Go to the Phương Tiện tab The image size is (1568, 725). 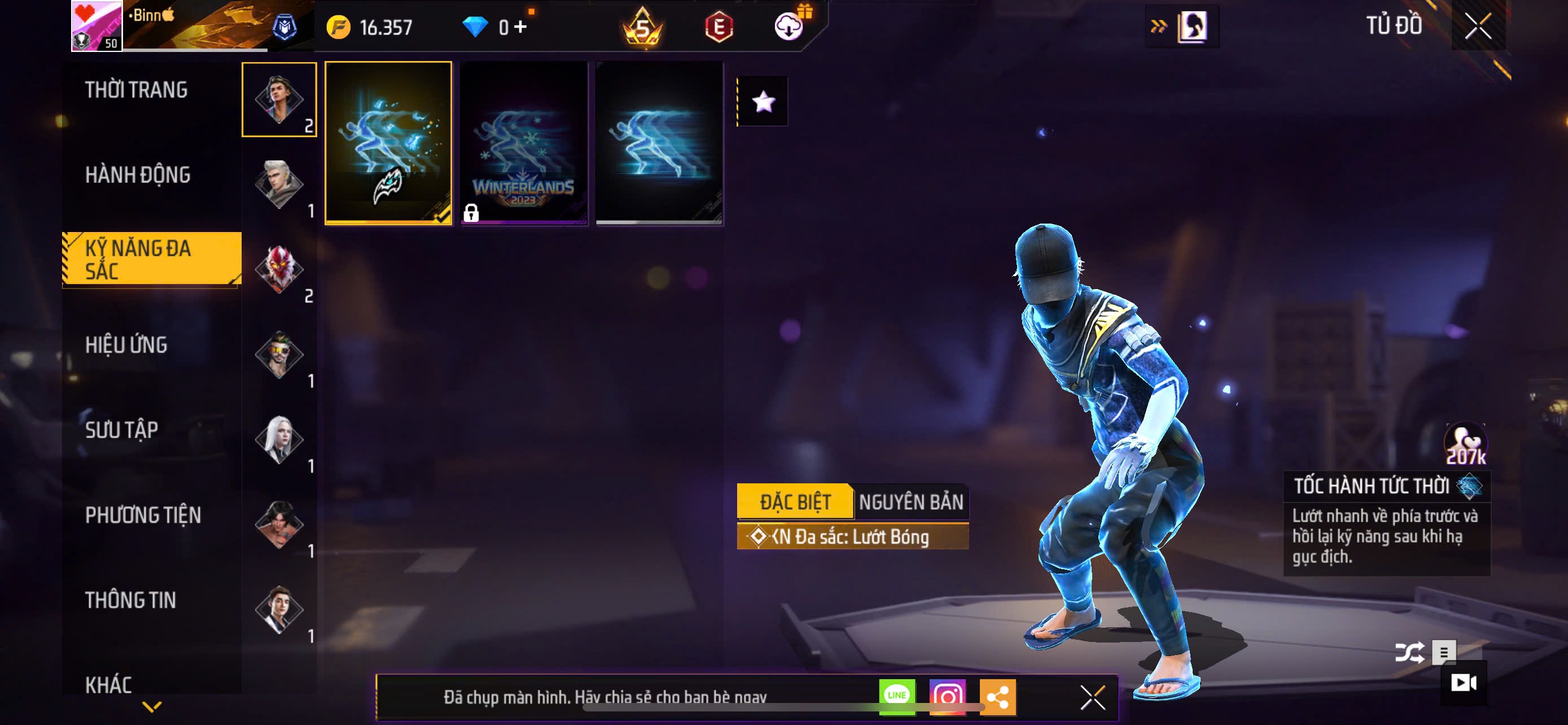143,516
